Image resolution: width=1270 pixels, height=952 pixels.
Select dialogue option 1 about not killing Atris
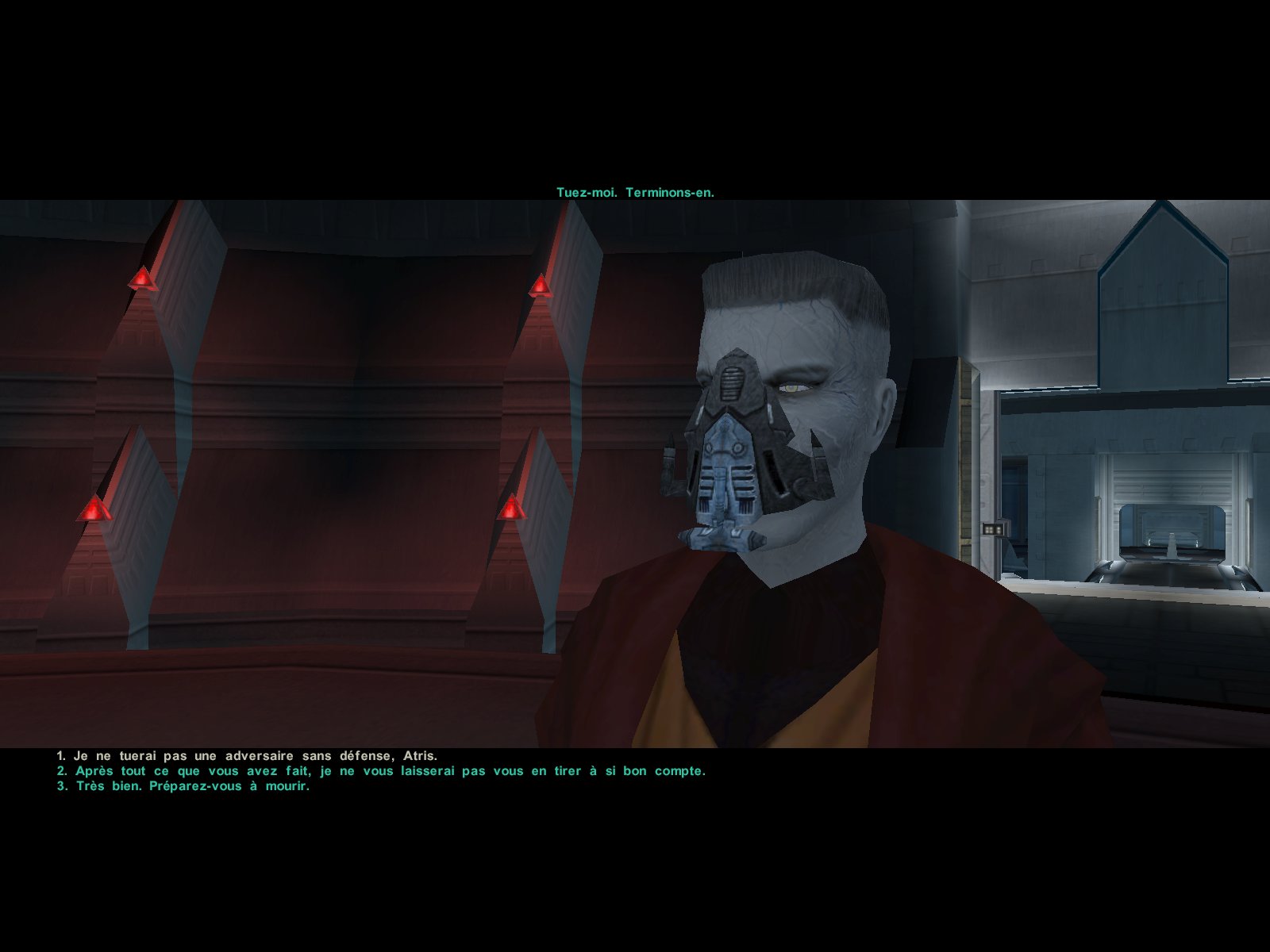(x=246, y=756)
